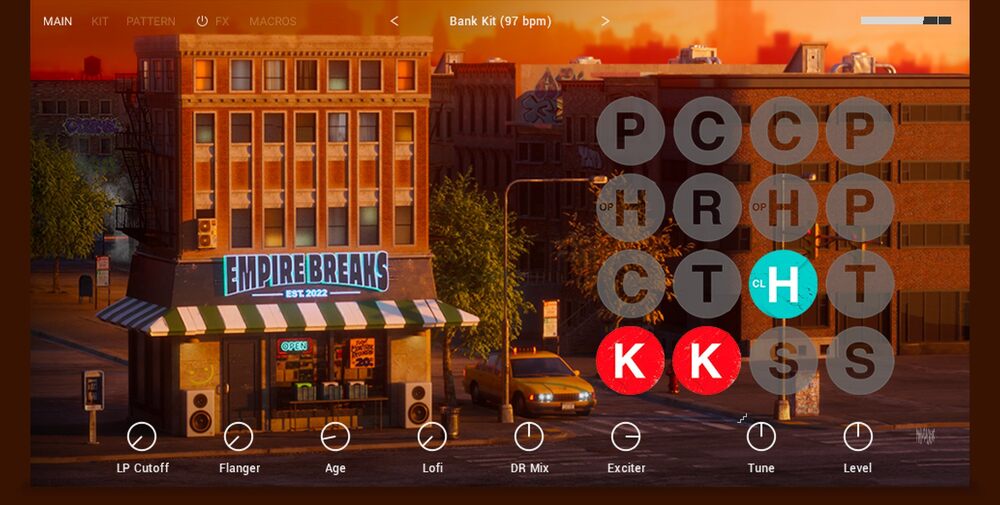This screenshot has height=505, width=1000.
Task: Choose the Lofi knob
Action: coord(432,436)
